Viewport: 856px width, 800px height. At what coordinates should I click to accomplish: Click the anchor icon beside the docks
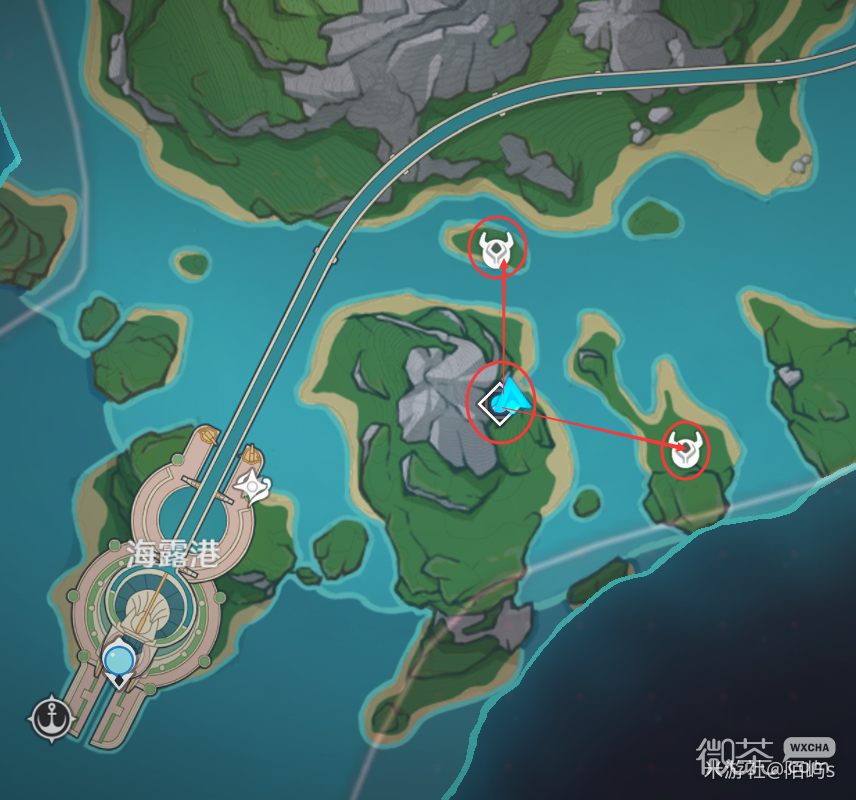point(48,718)
